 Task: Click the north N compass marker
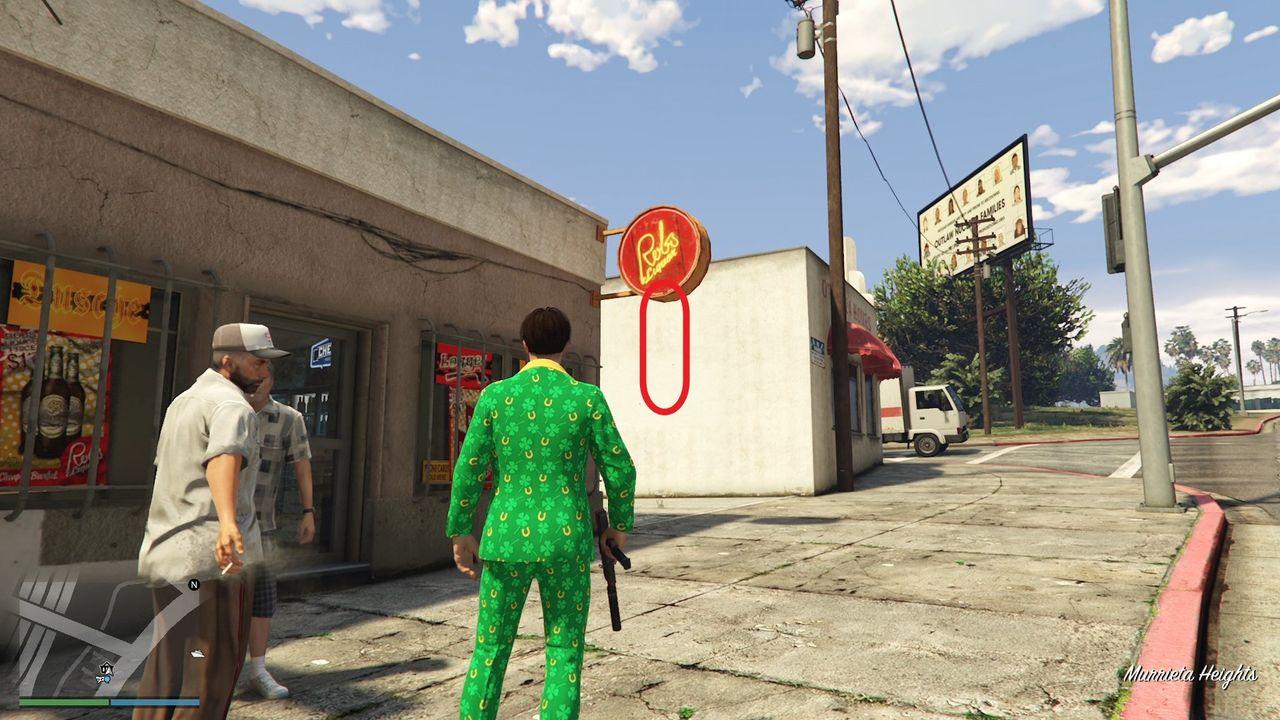tap(194, 584)
